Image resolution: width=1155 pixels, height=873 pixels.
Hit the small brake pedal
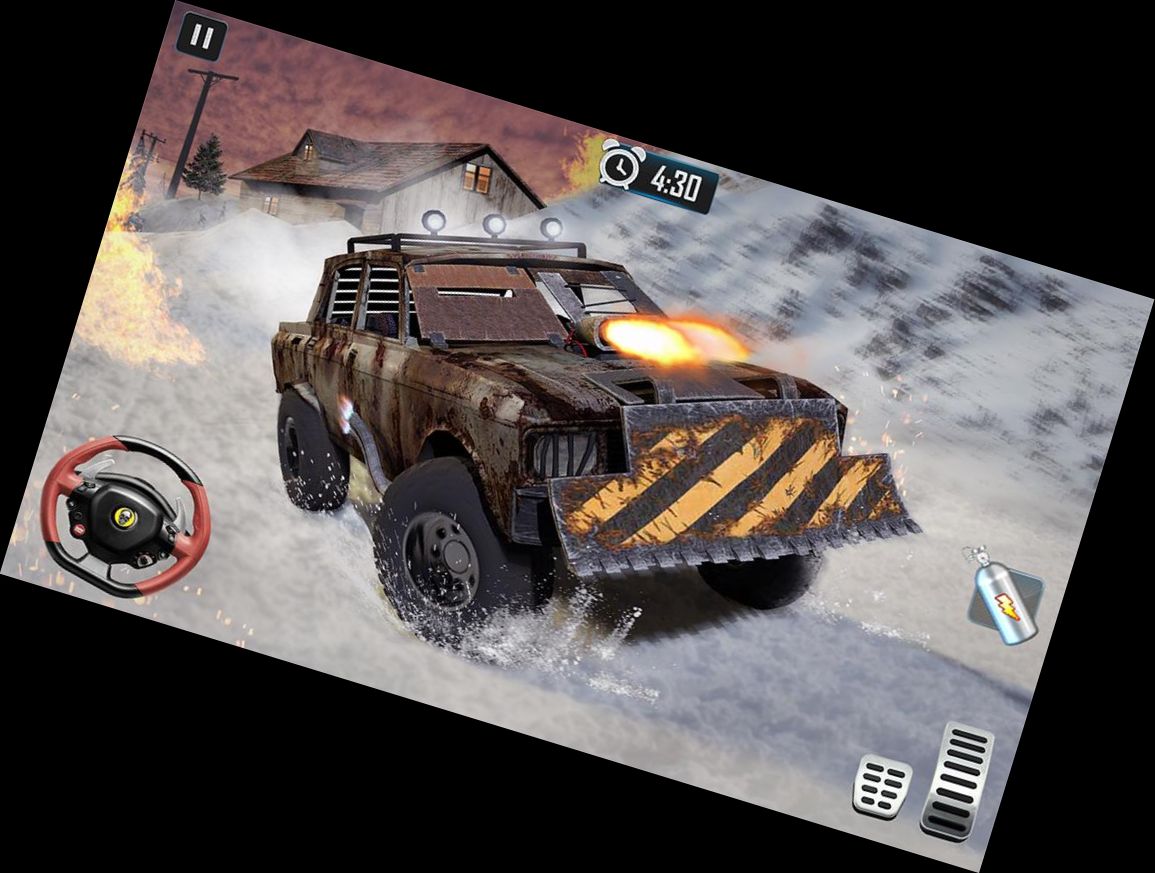click(x=882, y=786)
